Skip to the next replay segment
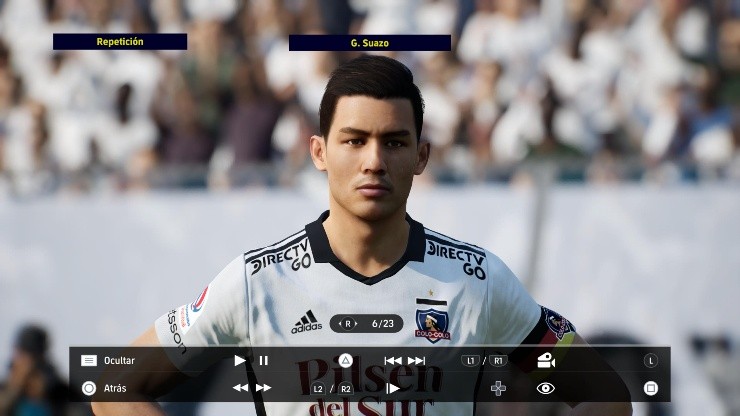The image size is (740, 416). (416, 360)
